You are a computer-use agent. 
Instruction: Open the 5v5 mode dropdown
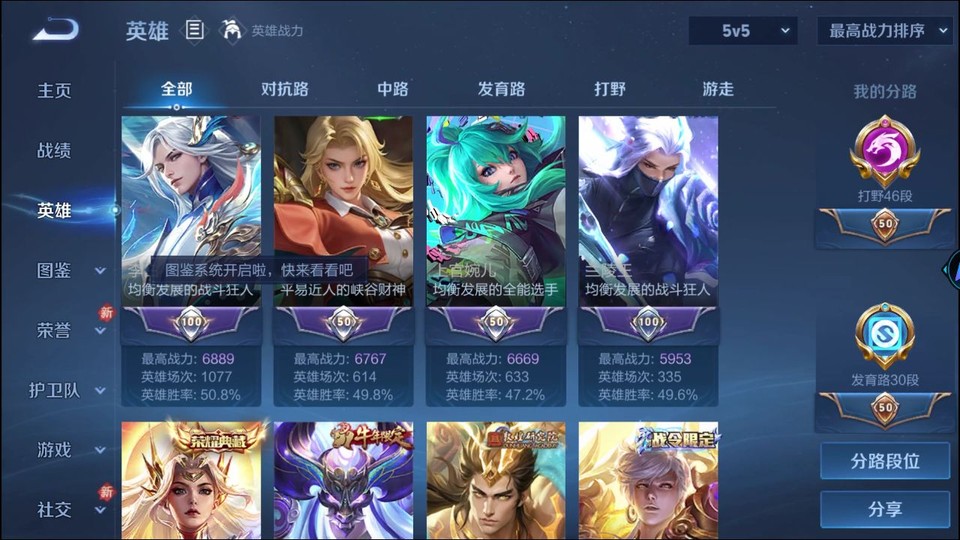(x=743, y=31)
